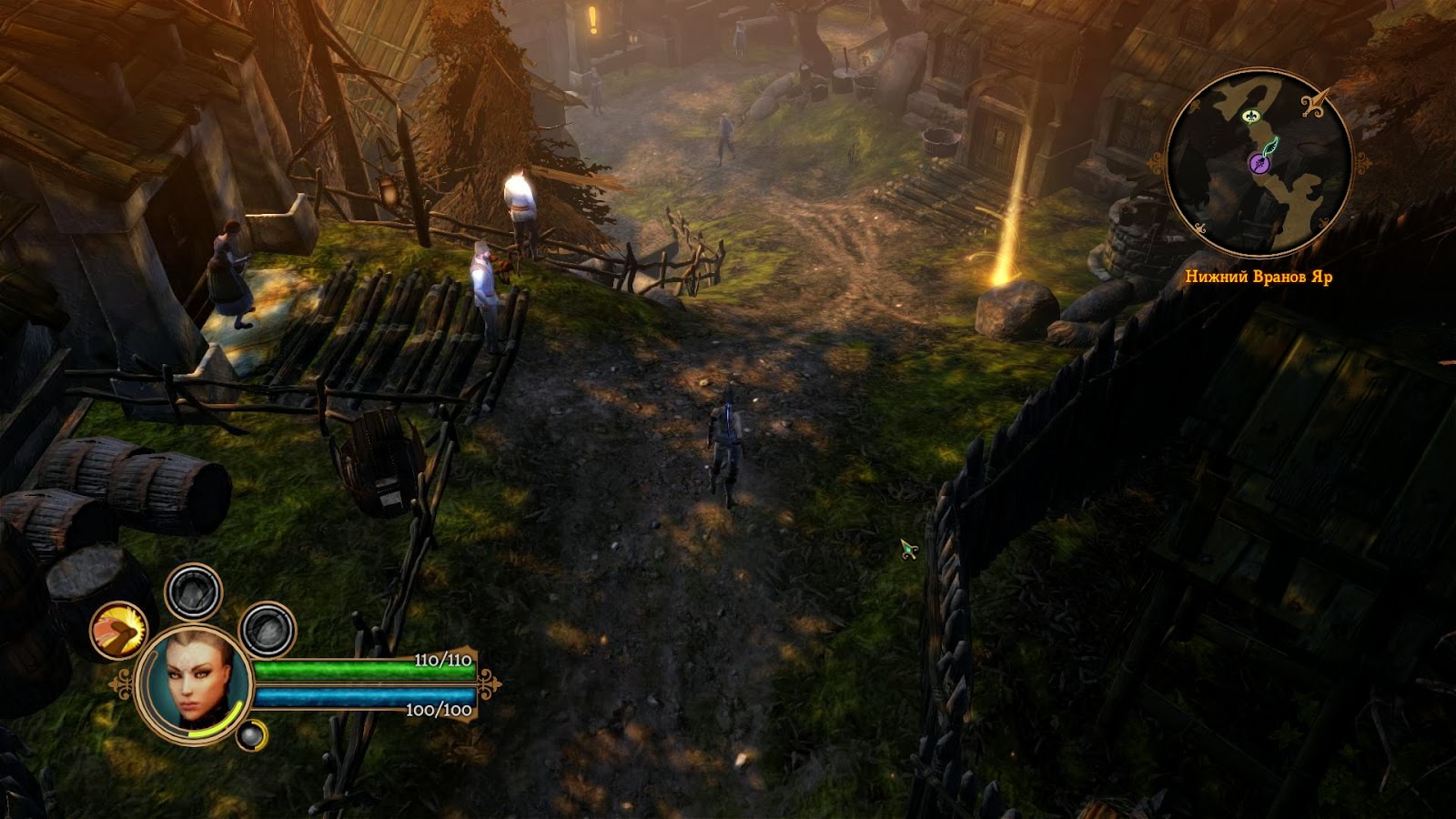
Task: Click the fleur-de-lis marker on the minimap
Action: [x=1256, y=116]
